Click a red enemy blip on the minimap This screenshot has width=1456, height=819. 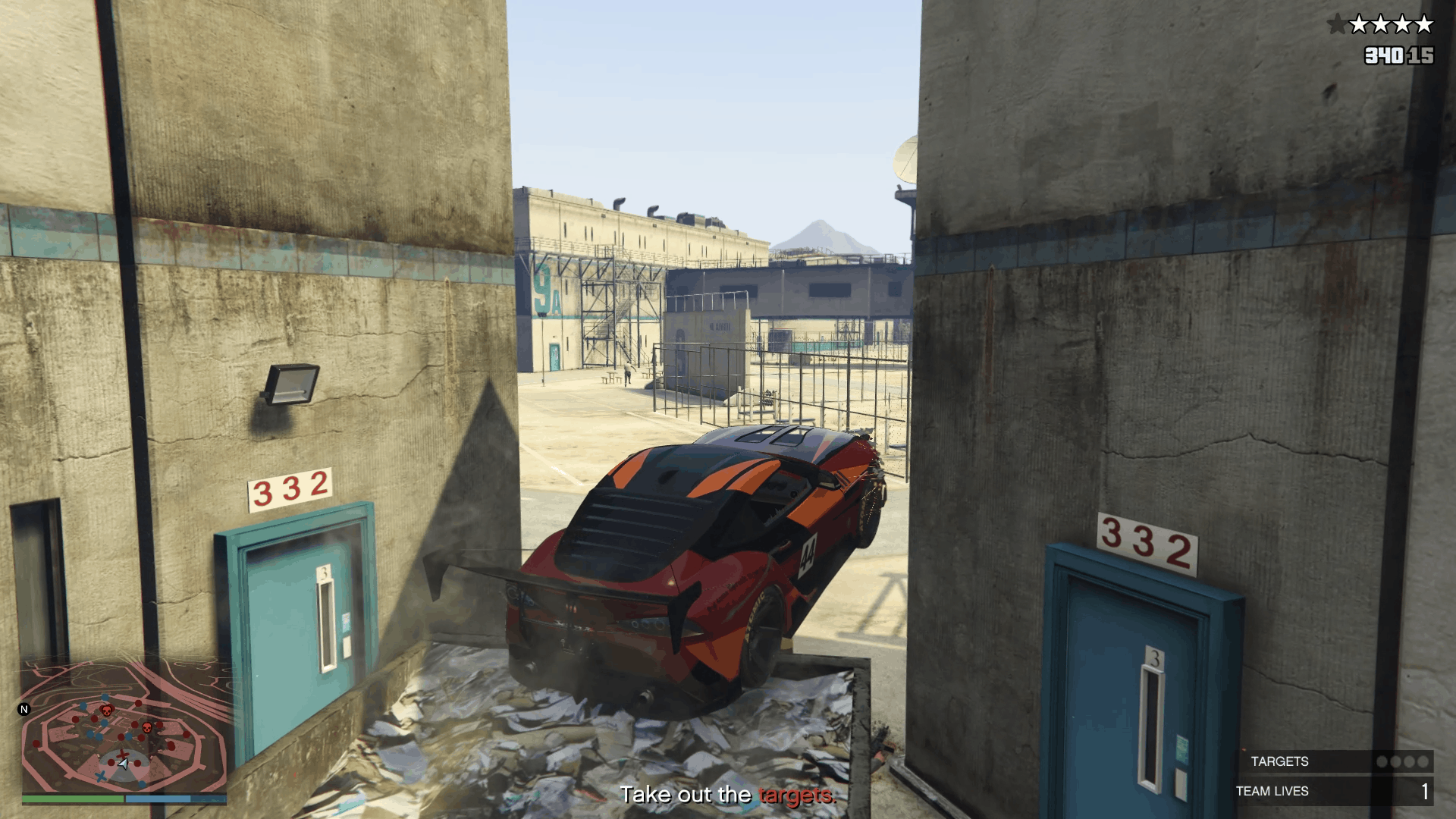(137, 702)
